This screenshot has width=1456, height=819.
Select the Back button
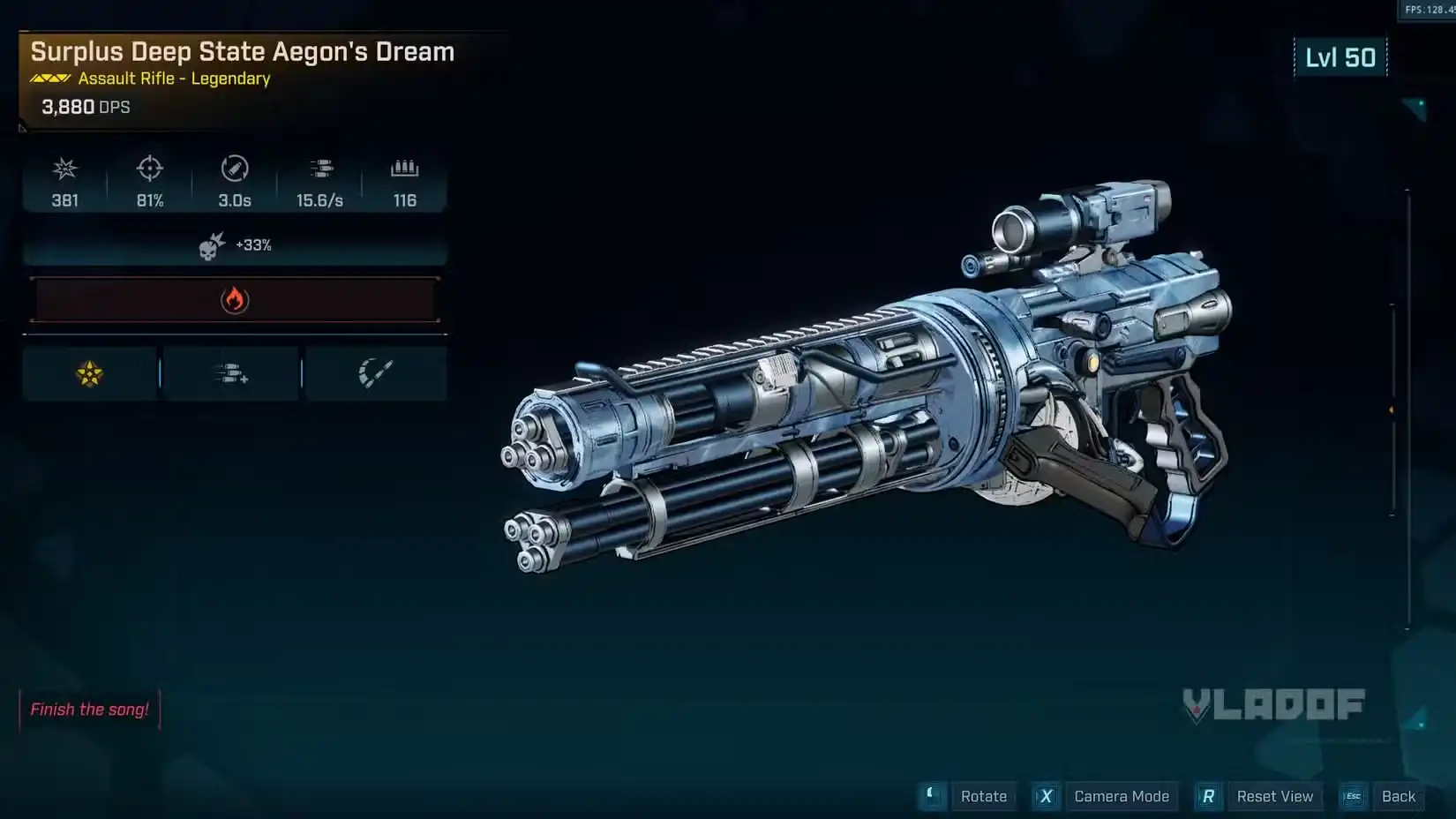(x=1398, y=796)
